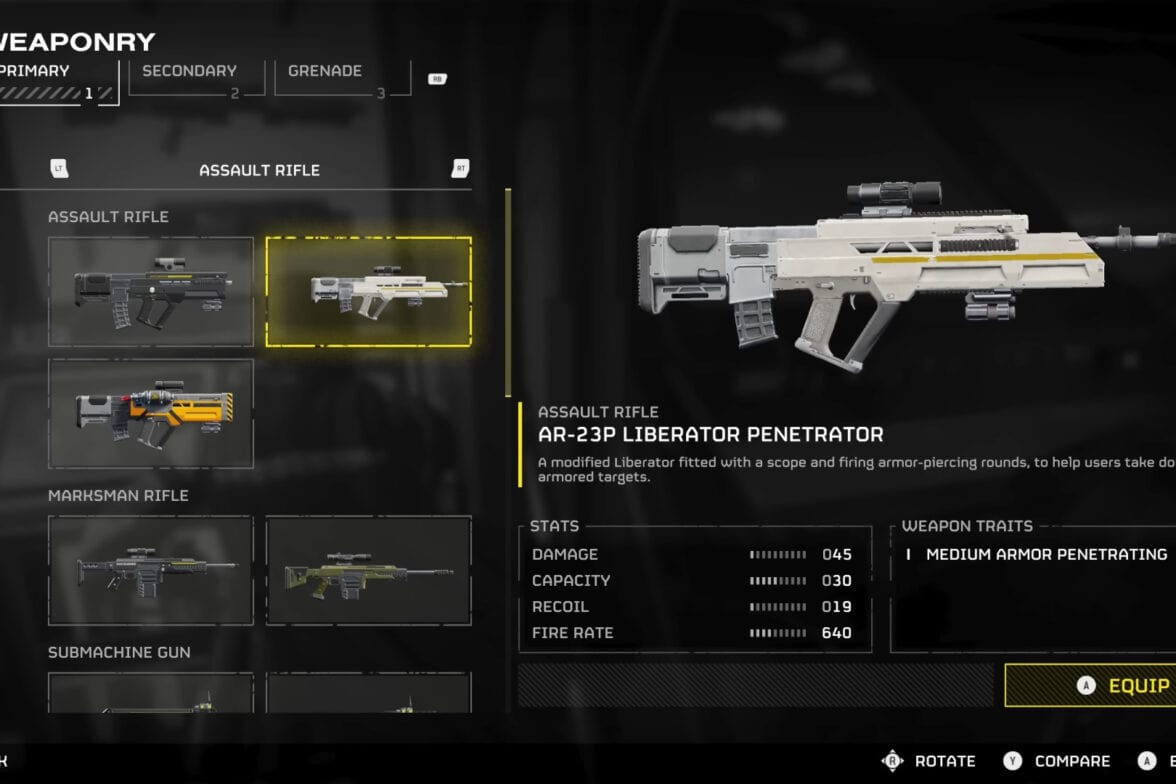Select the black Liberator assault rifle tile
The height and width of the screenshot is (784, 1176).
(x=151, y=291)
